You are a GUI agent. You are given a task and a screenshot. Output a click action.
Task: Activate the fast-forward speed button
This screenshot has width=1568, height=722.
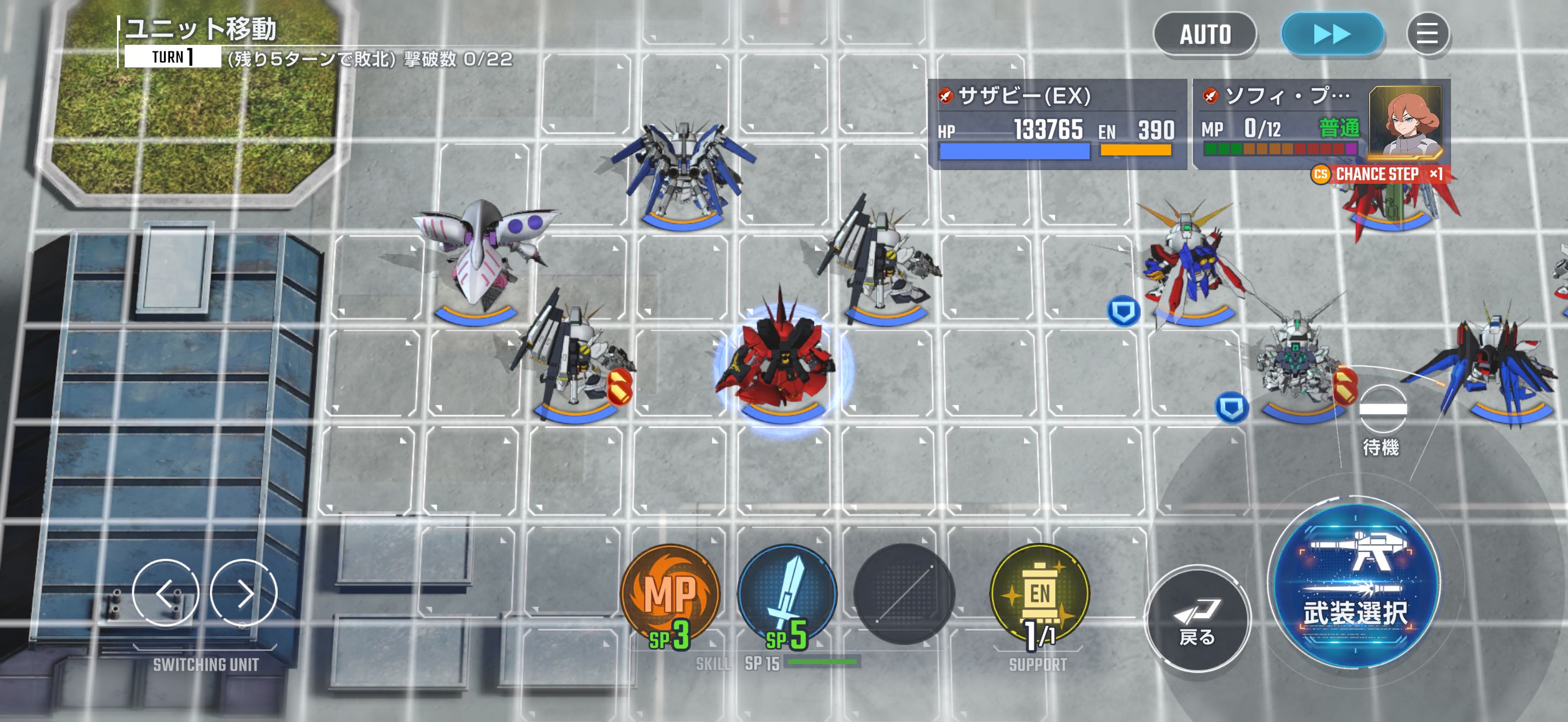(x=1332, y=34)
